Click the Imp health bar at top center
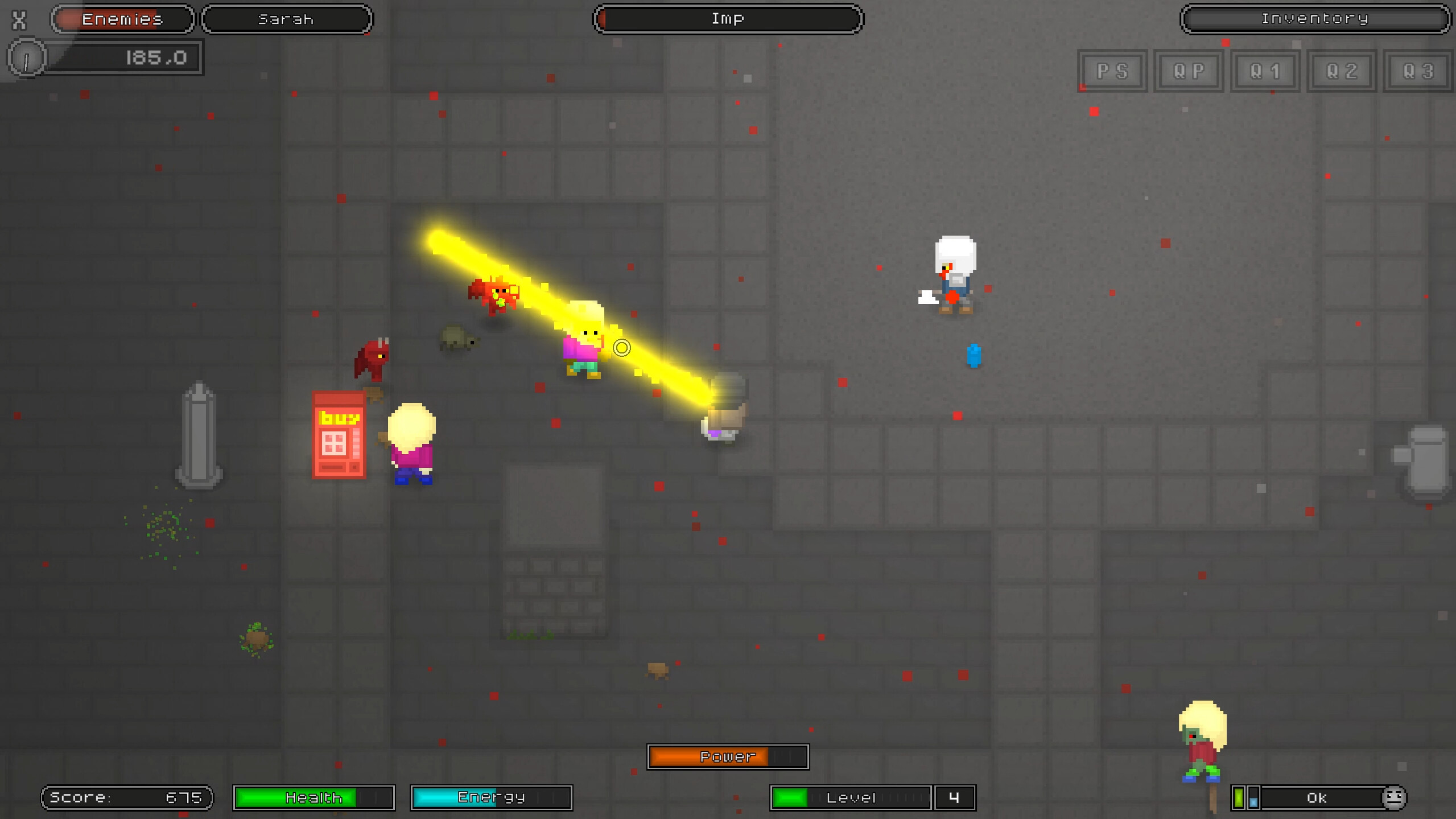Screen dimensions: 1456x819 pyautogui.click(x=728, y=18)
